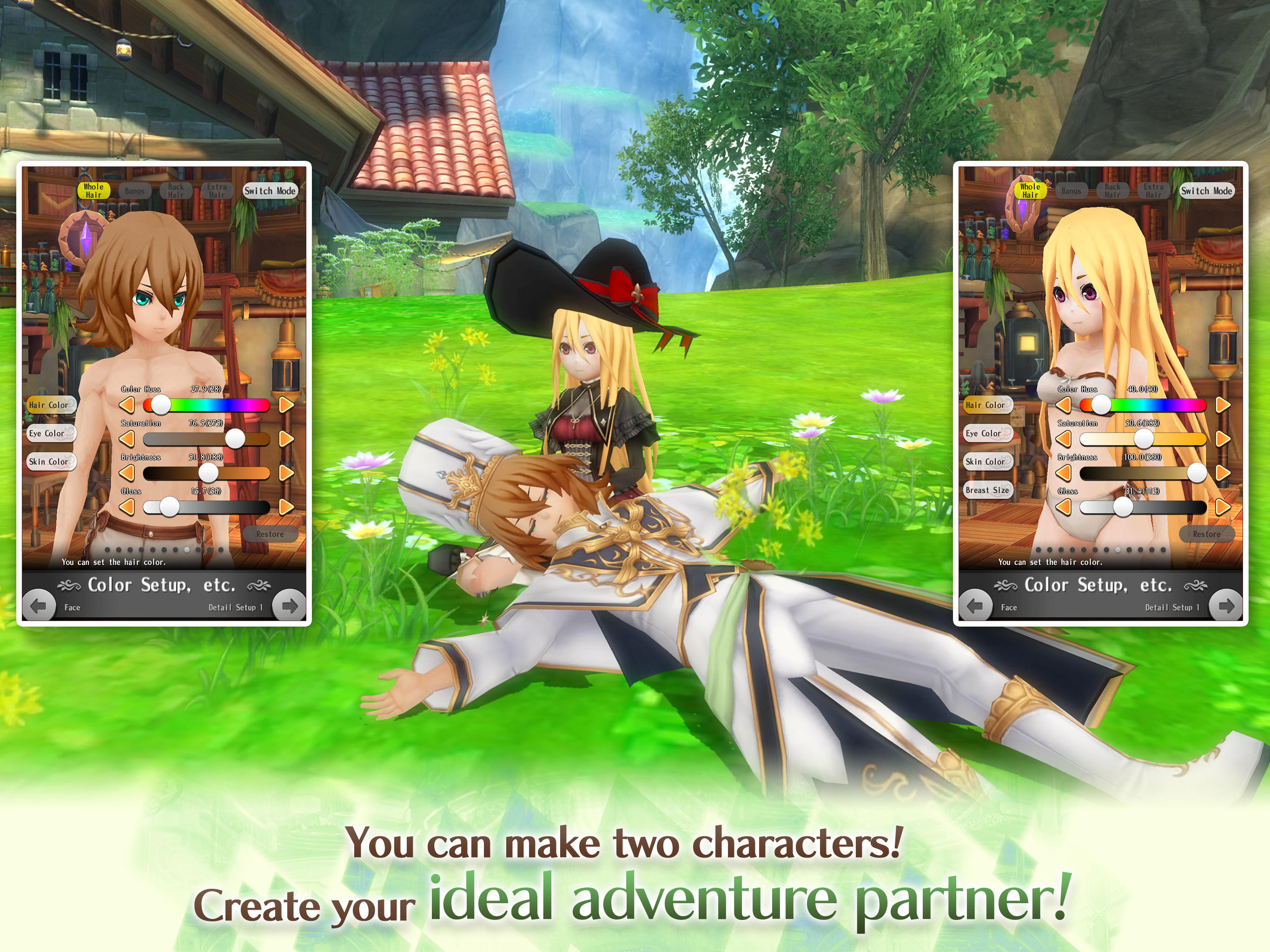Viewport: 1270px width, 952px height.
Task: Increase Color Hues with right arrow on male panel
Action: tap(287, 405)
